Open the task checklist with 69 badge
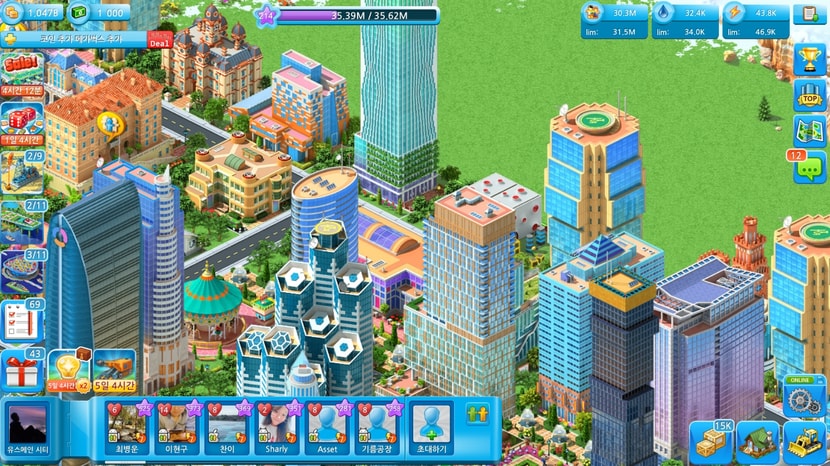 [x=22, y=320]
